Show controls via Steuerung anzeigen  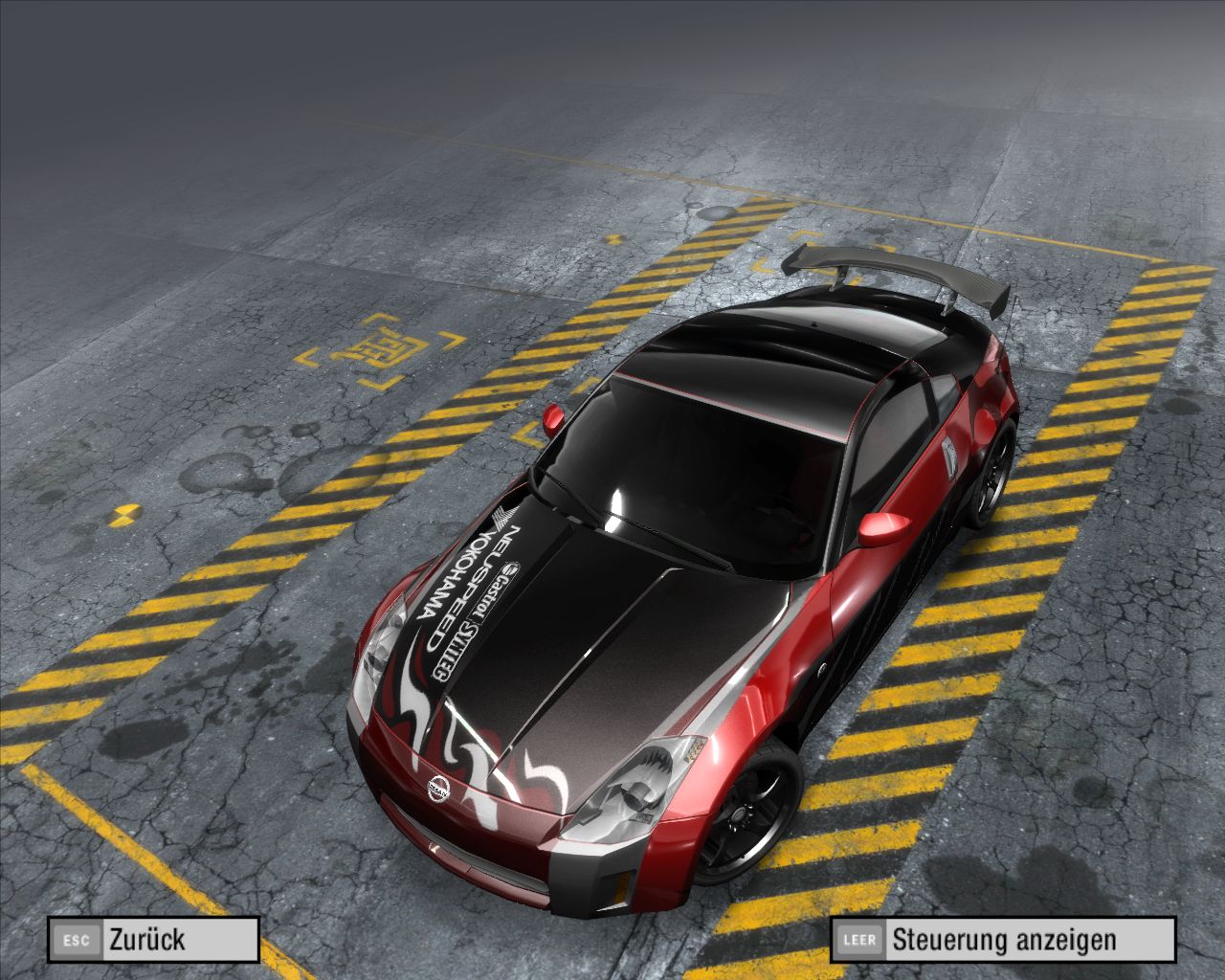pyautogui.click(x=1002, y=939)
